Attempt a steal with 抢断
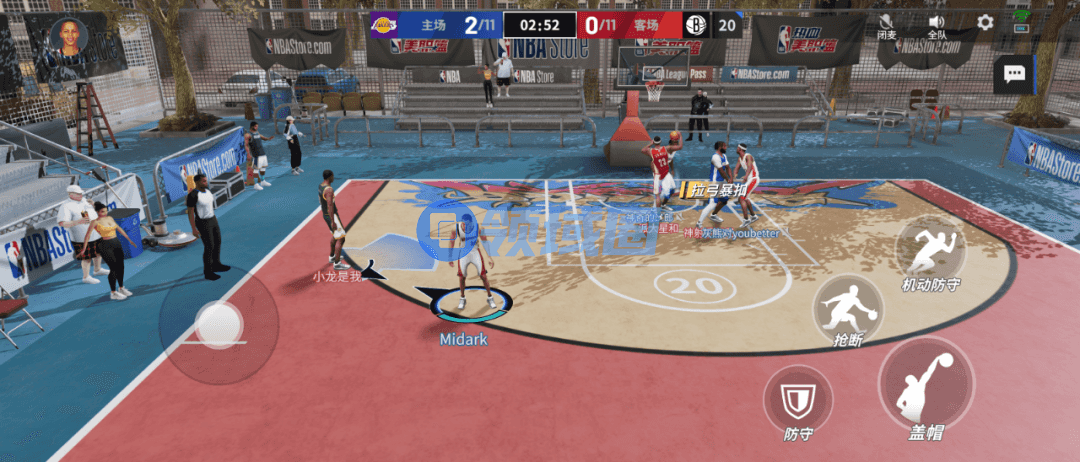This screenshot has height=462, width=1080. pos(847,306)
